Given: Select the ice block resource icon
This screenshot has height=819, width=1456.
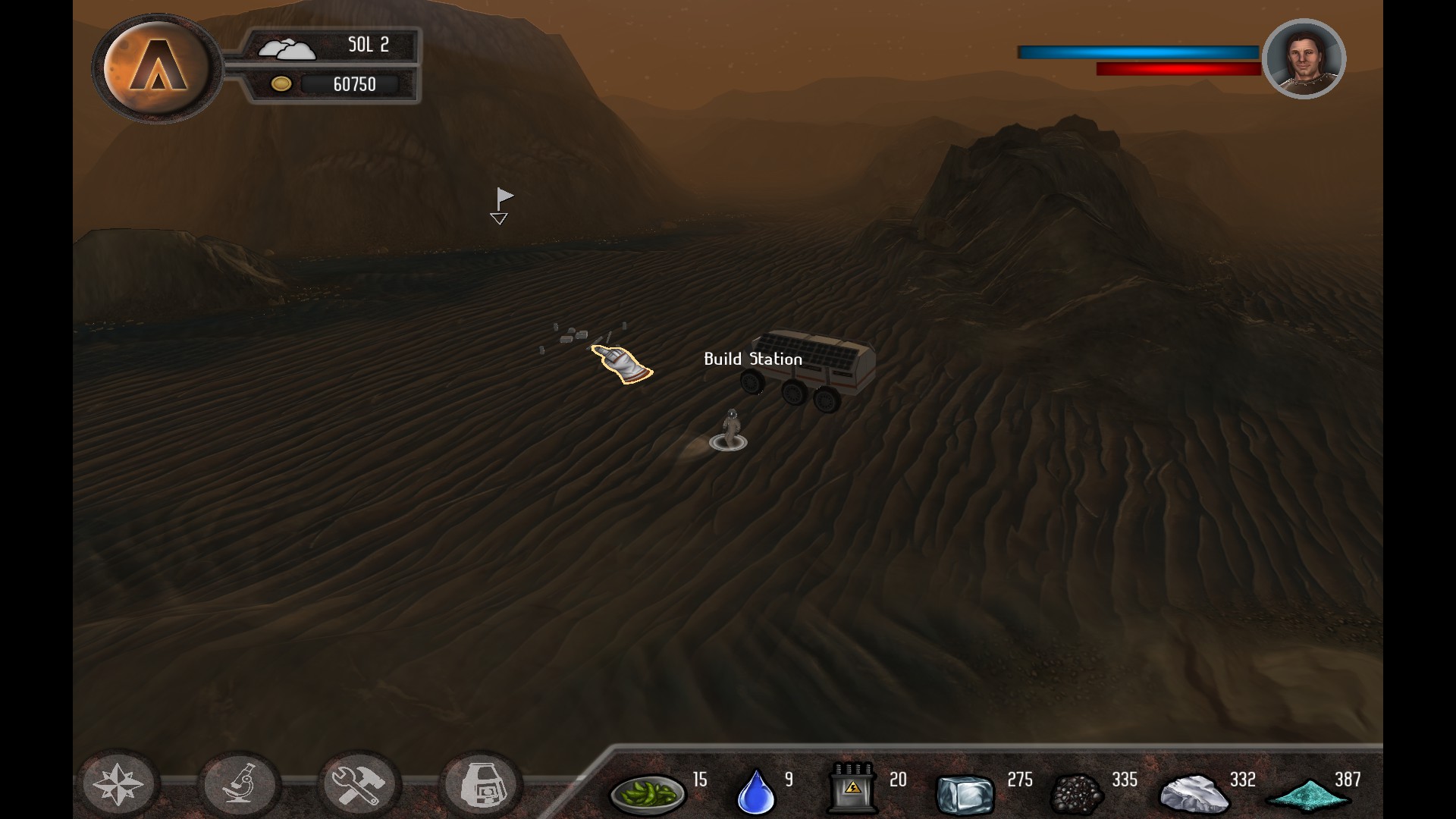Looking at the screenshot, I should [965, 793].
